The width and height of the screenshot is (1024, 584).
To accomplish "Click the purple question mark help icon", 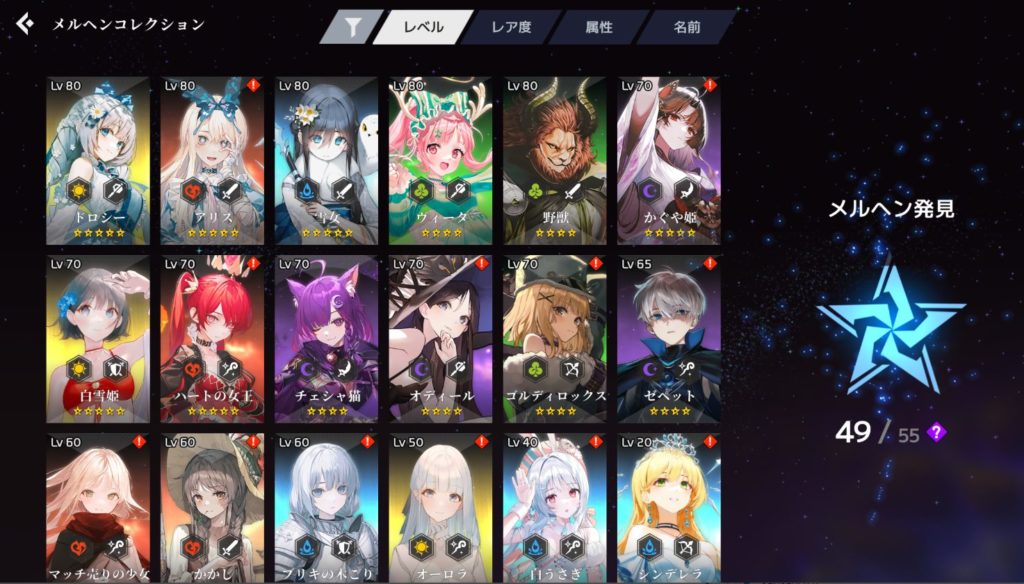I will (936, 432).
